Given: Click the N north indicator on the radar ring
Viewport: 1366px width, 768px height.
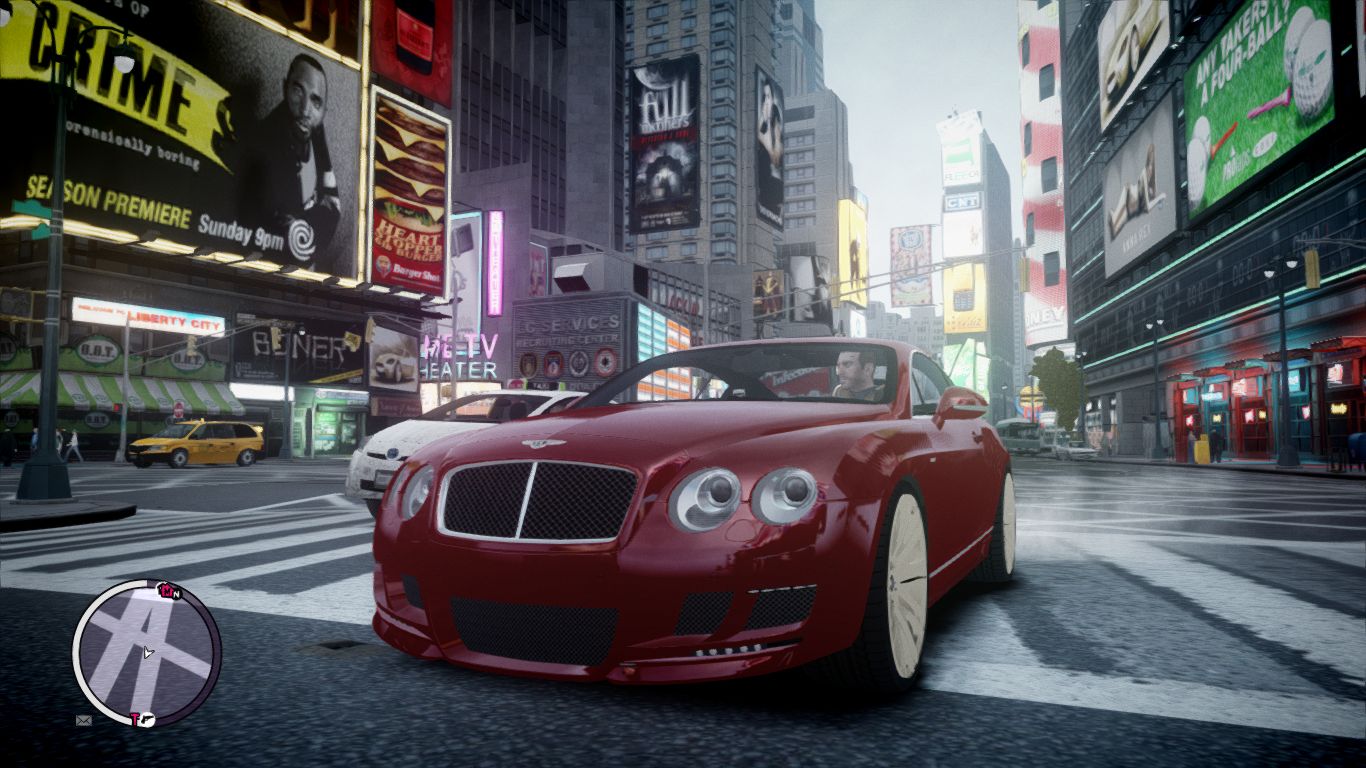Looking at the screenshot, I should pyautogui.click(x=177, y=594).
